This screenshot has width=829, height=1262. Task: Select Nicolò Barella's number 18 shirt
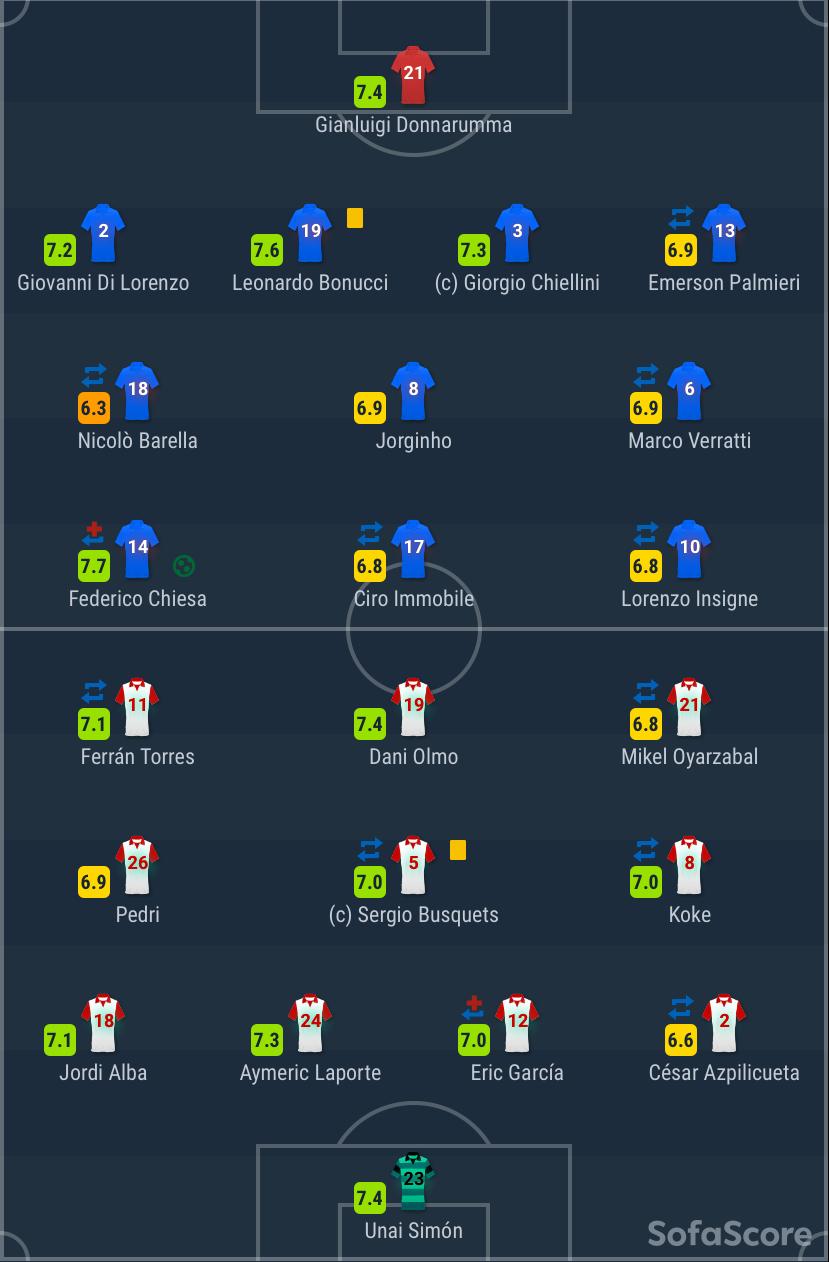pyautogui.click(x=138, y=391)
